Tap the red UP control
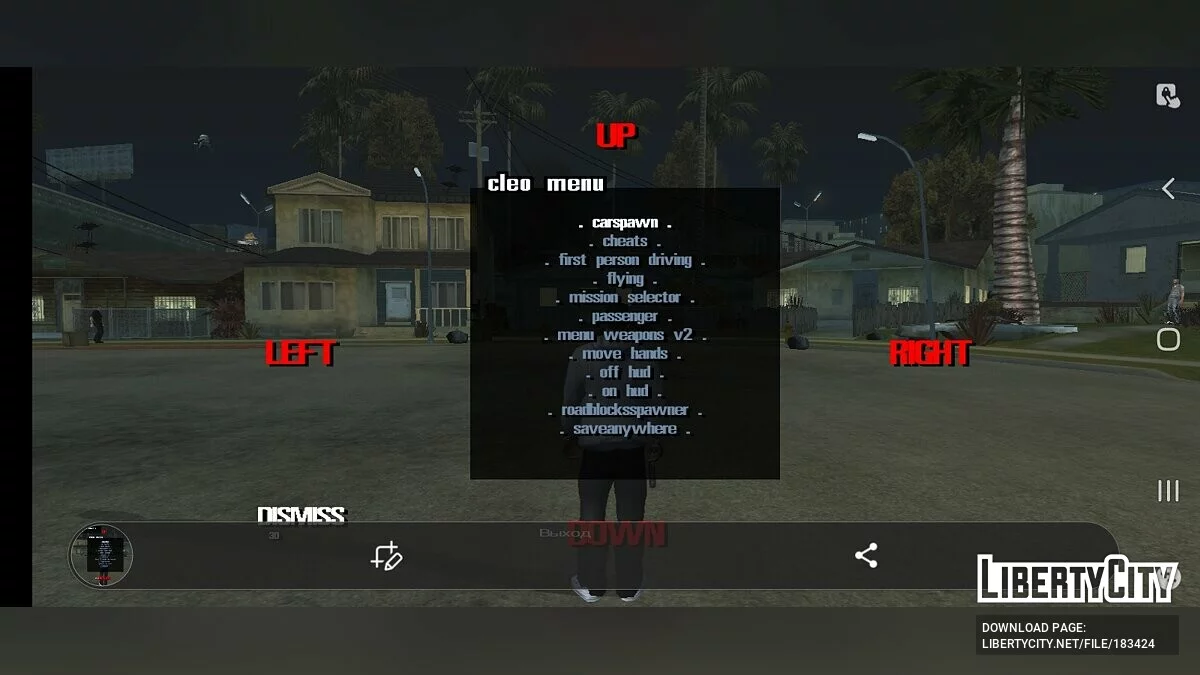1200x675 pixels. (616, 136)
